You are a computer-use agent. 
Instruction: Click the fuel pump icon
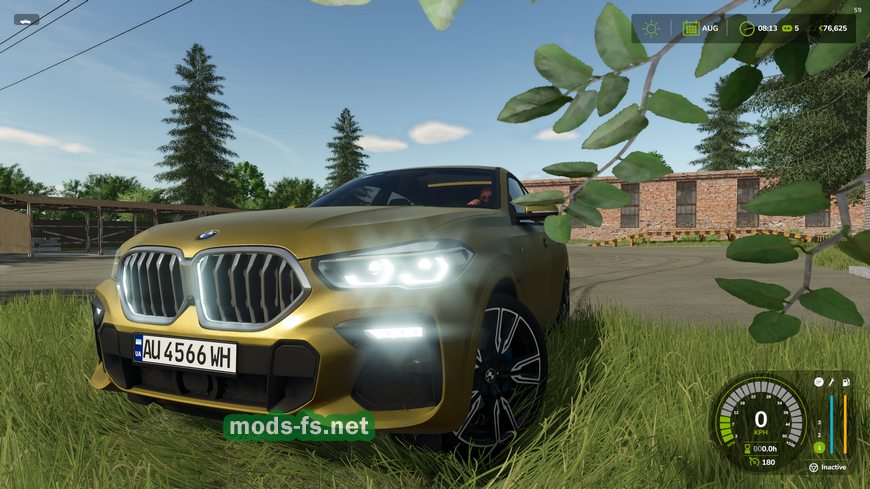point(845,382)
